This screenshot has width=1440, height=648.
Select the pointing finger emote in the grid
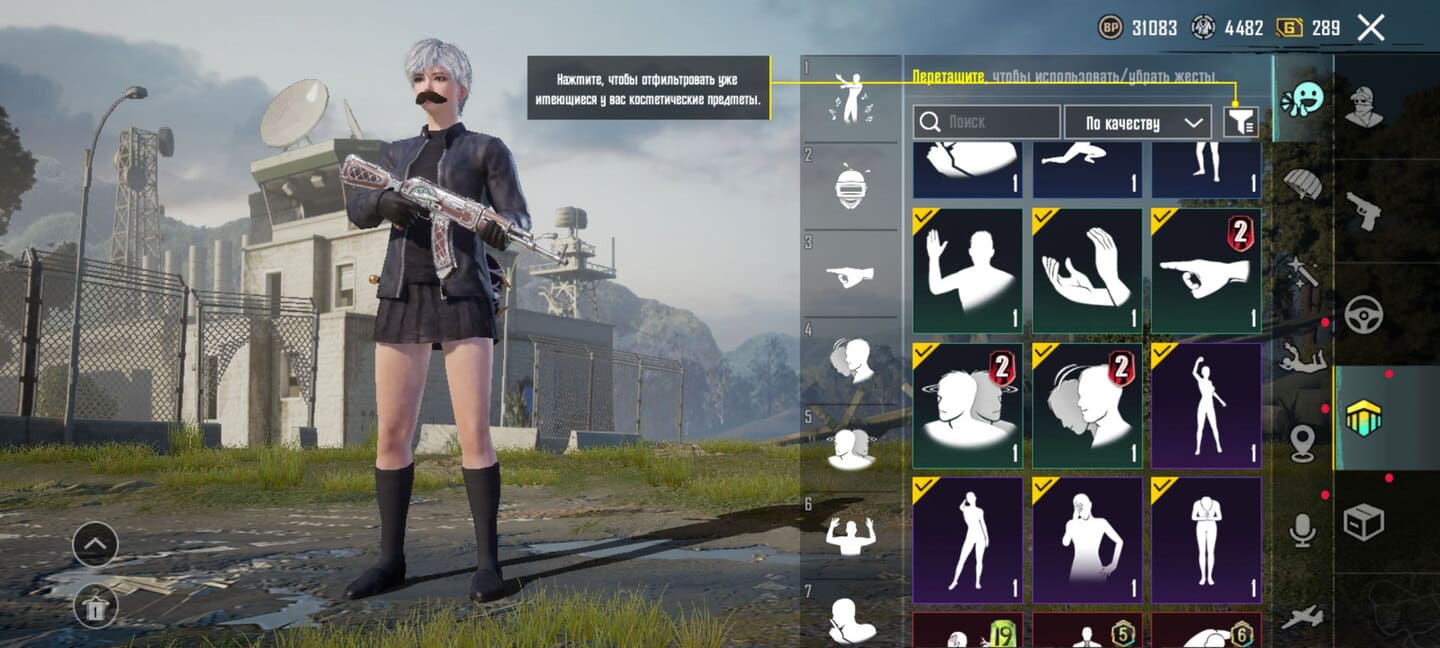coord(1206,270)
